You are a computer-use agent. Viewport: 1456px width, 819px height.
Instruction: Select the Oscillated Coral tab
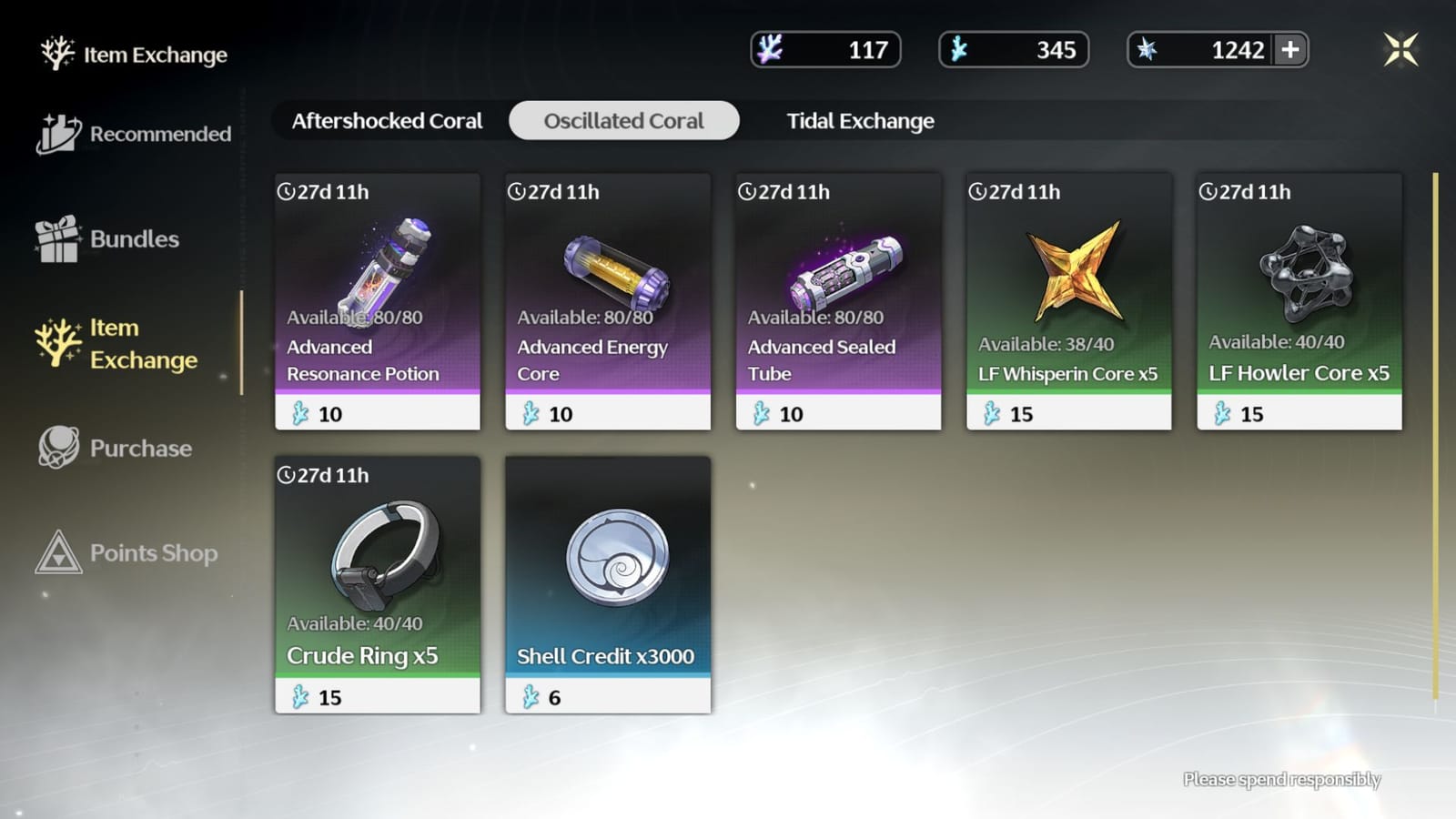622,120
